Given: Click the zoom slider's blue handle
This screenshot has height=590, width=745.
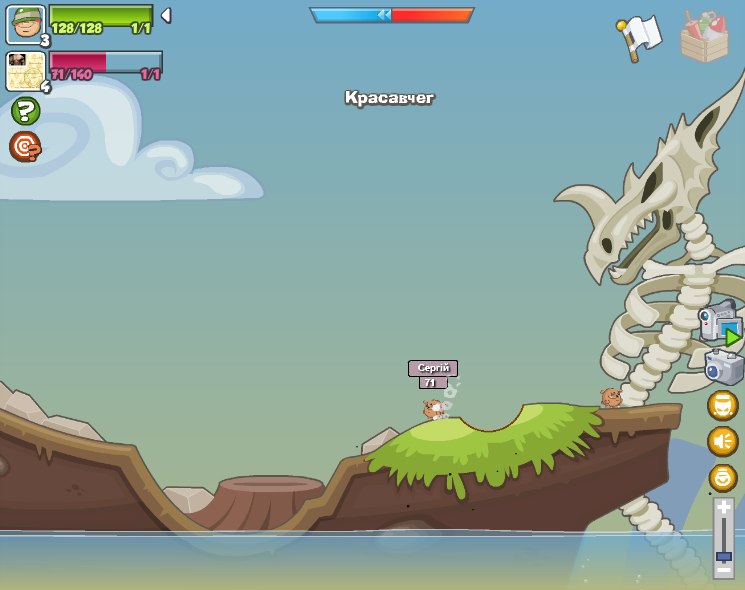Looking at the screenshot, I should click(x=723, y=556).
